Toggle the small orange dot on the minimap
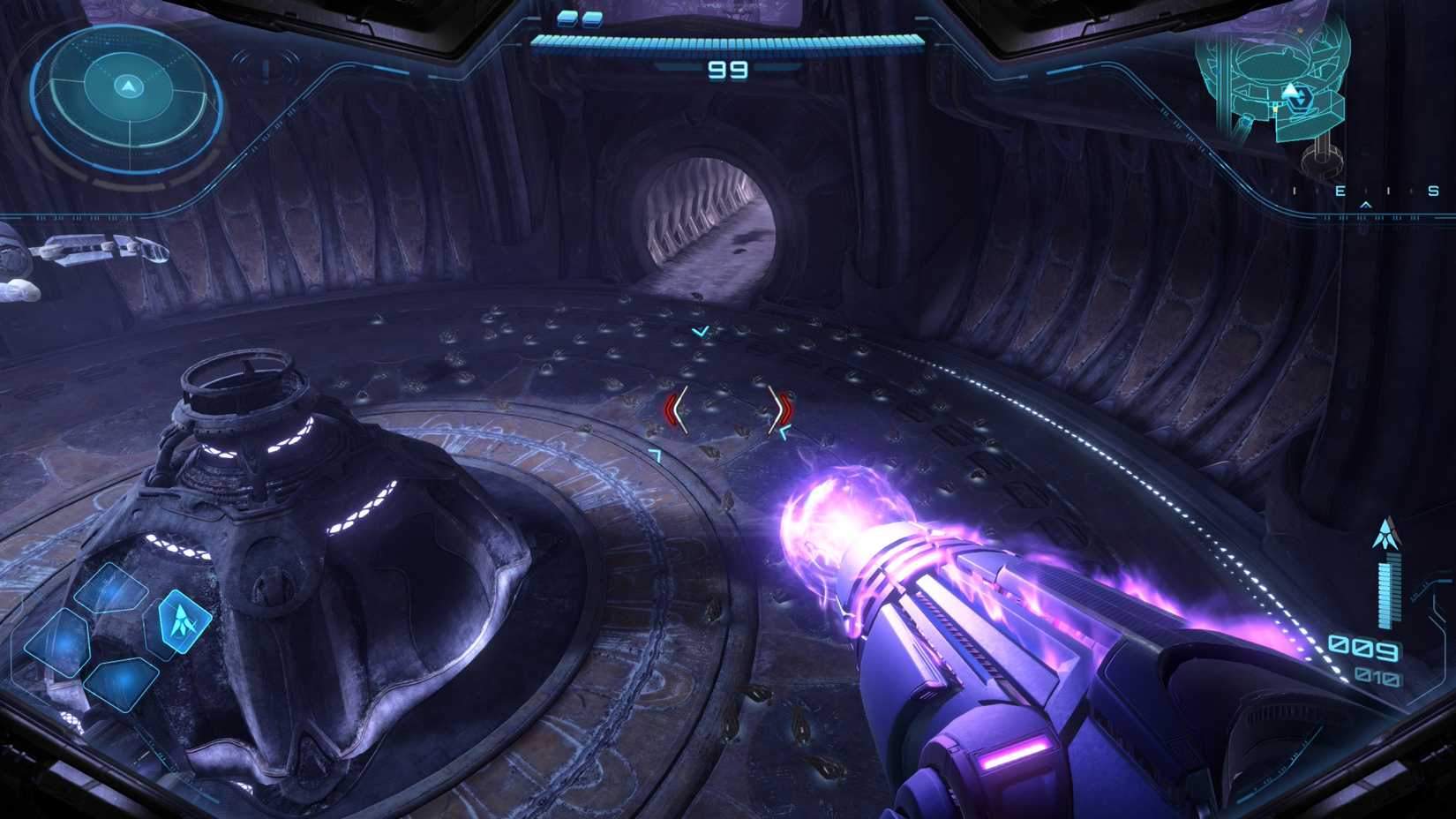 pyautogui.click(x=1300, y=30)
